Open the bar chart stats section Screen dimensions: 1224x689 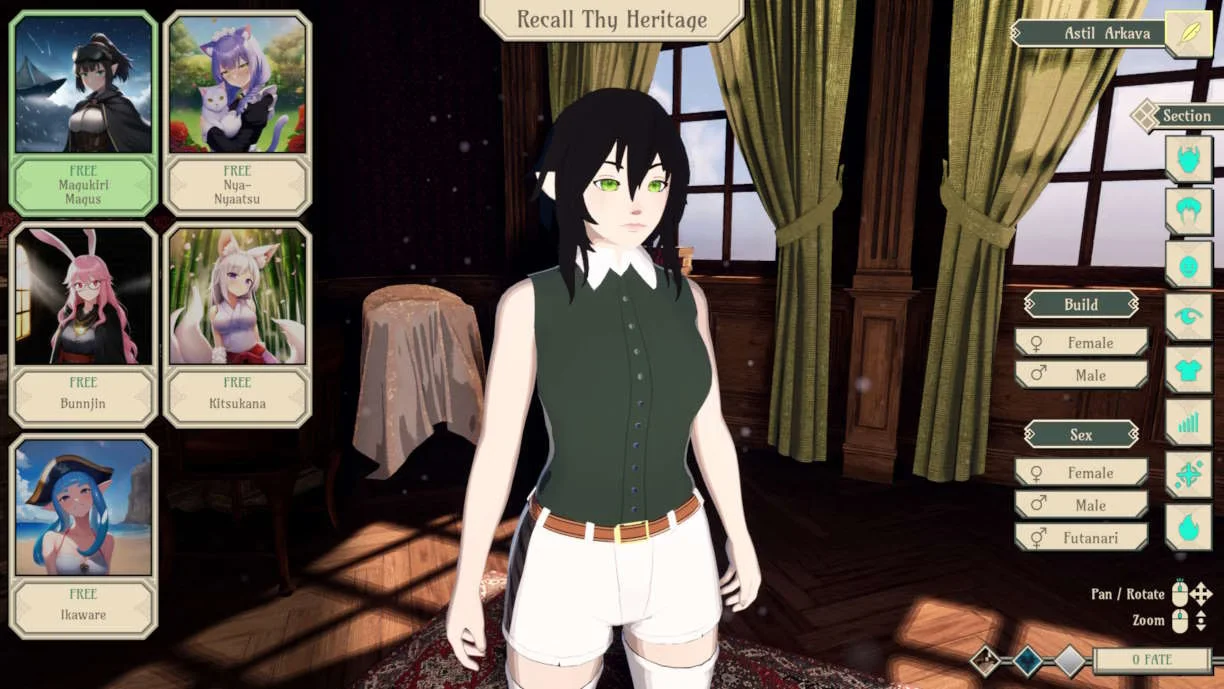pos(1188,422)
